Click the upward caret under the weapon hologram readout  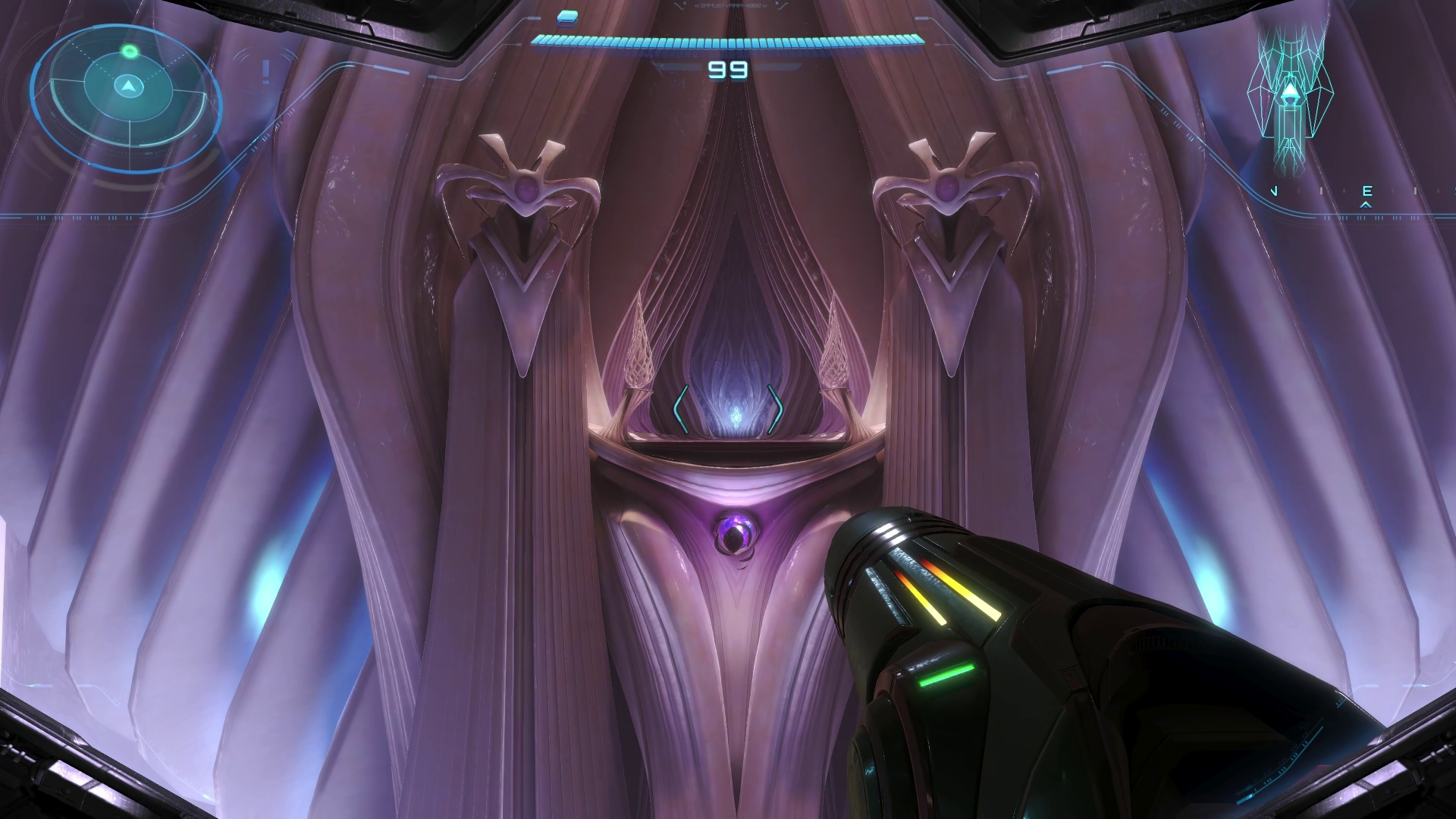1366,206
